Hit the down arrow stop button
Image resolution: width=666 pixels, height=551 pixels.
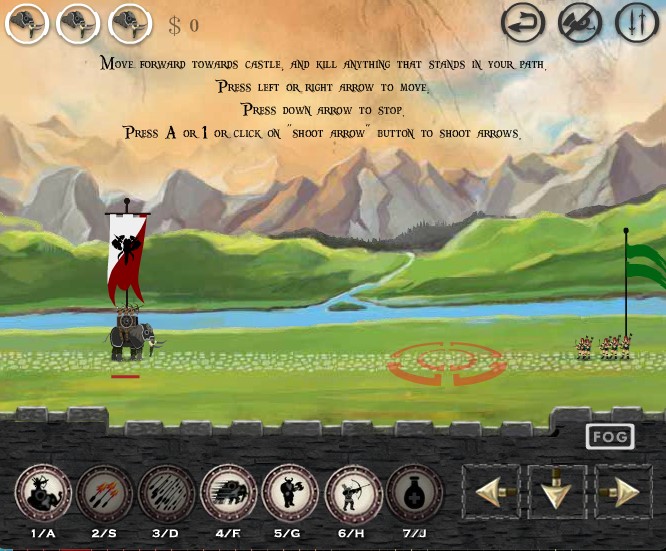click(x=557, y=492)
